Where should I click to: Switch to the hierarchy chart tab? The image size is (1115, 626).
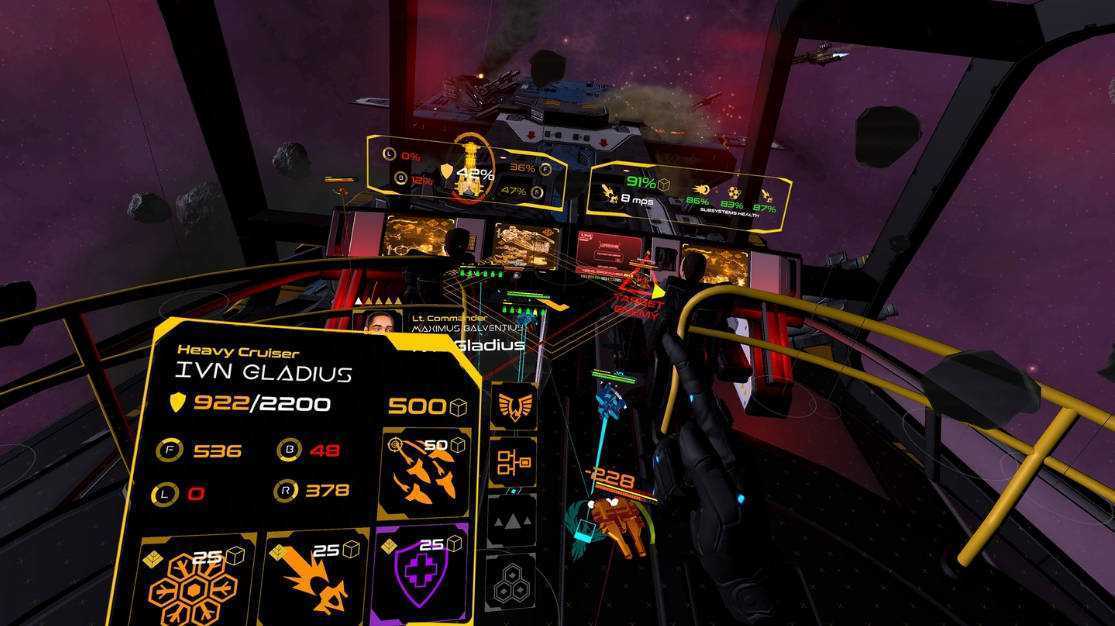tap(512, 462)
